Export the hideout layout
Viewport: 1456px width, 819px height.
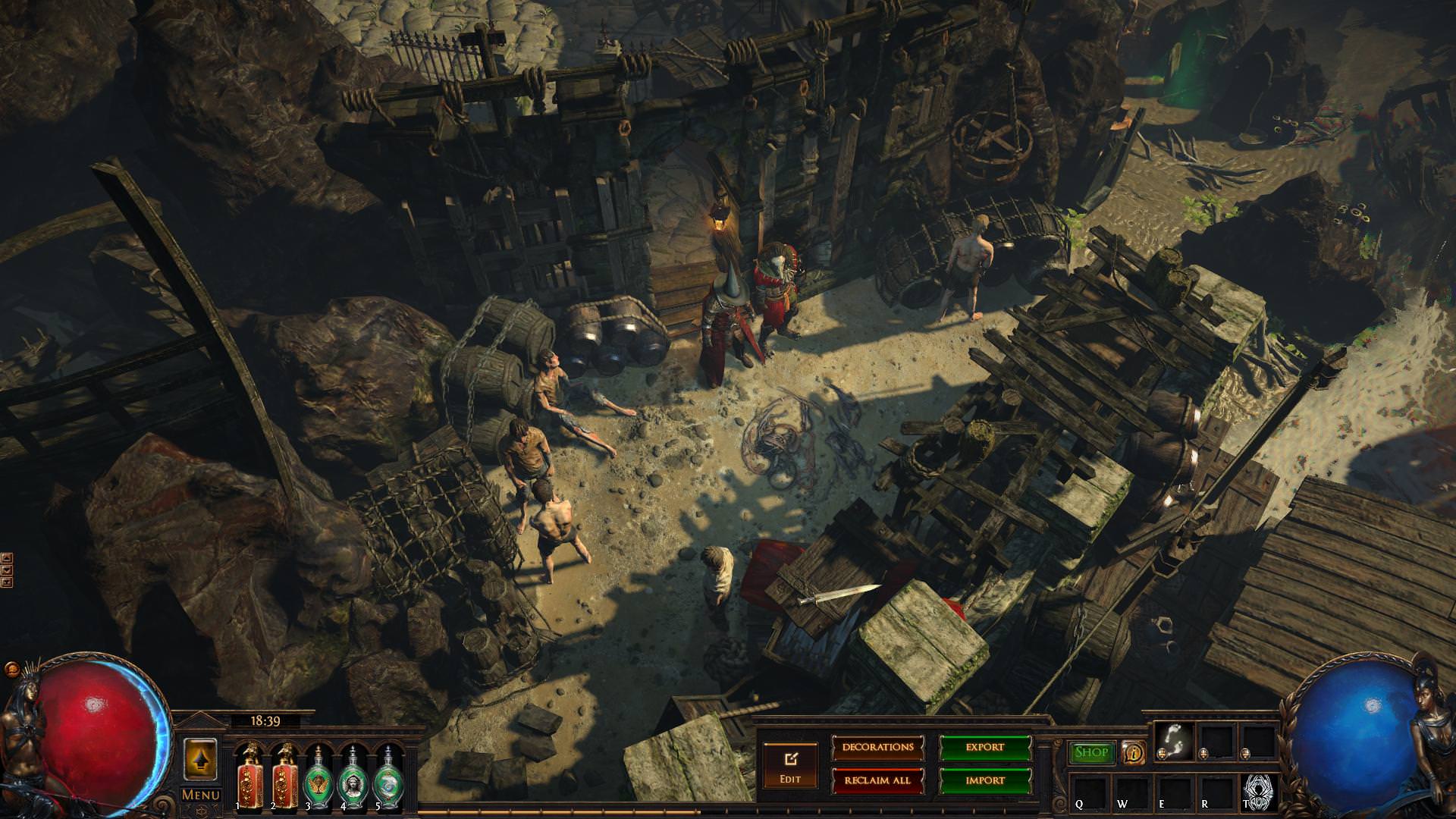985,748
